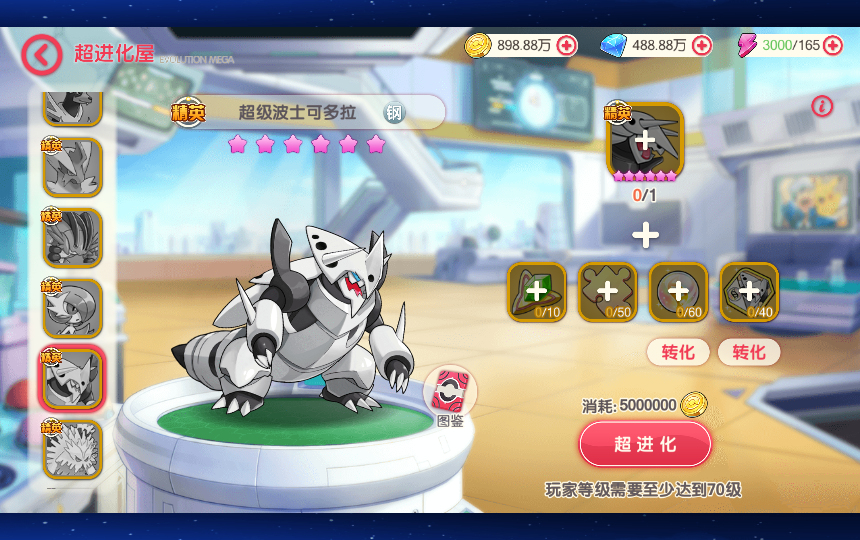Open the info help icon
Screen dimensions: 860x540
pos(822,106)
